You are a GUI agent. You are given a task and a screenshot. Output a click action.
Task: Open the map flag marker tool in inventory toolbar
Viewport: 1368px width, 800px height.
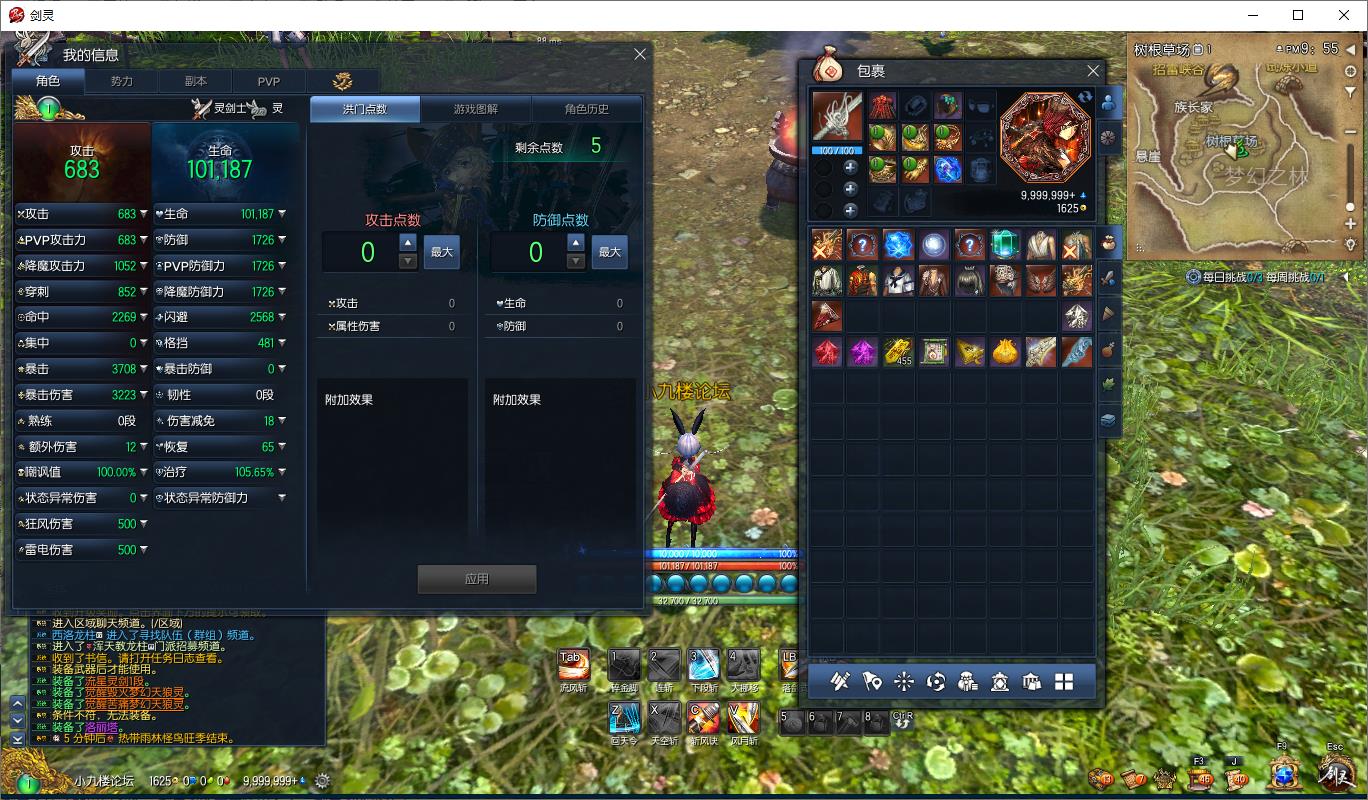tap(871, 681)
